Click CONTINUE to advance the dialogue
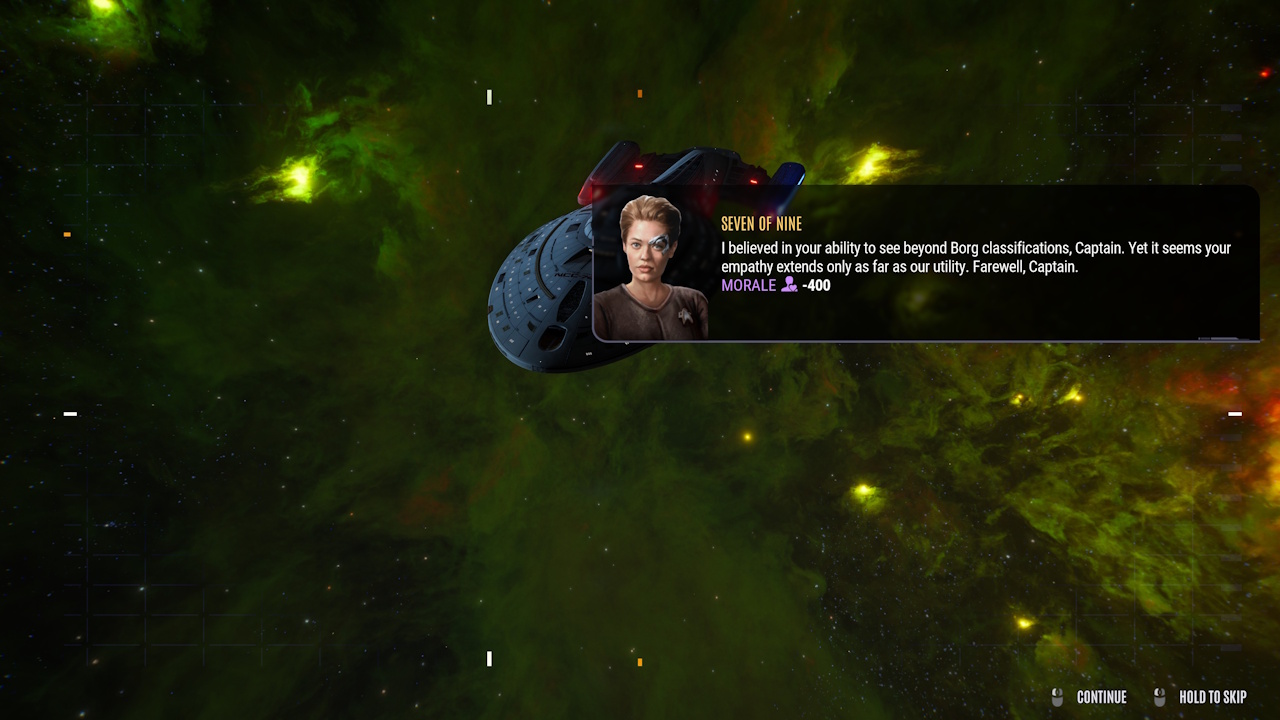This screenshot has width=1280, height=720. point(1101,697)
